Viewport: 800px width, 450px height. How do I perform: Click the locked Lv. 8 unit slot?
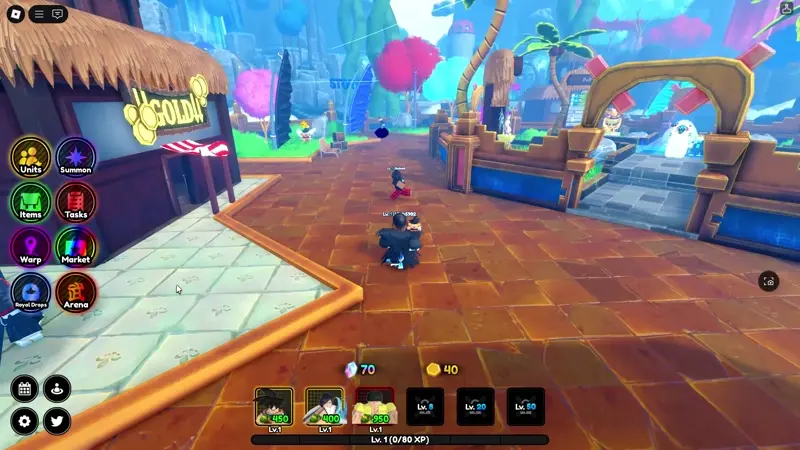coord(425,407)
